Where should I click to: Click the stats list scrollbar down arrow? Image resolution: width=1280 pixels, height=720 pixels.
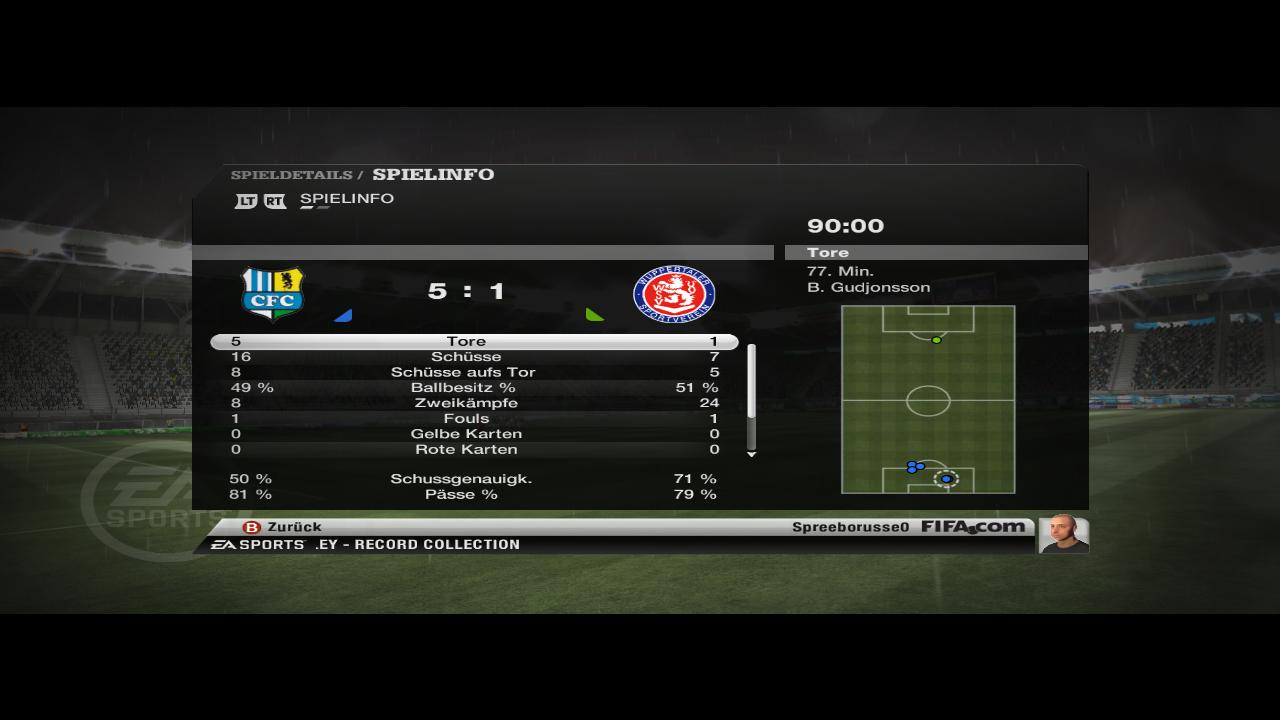click(752, 454)
